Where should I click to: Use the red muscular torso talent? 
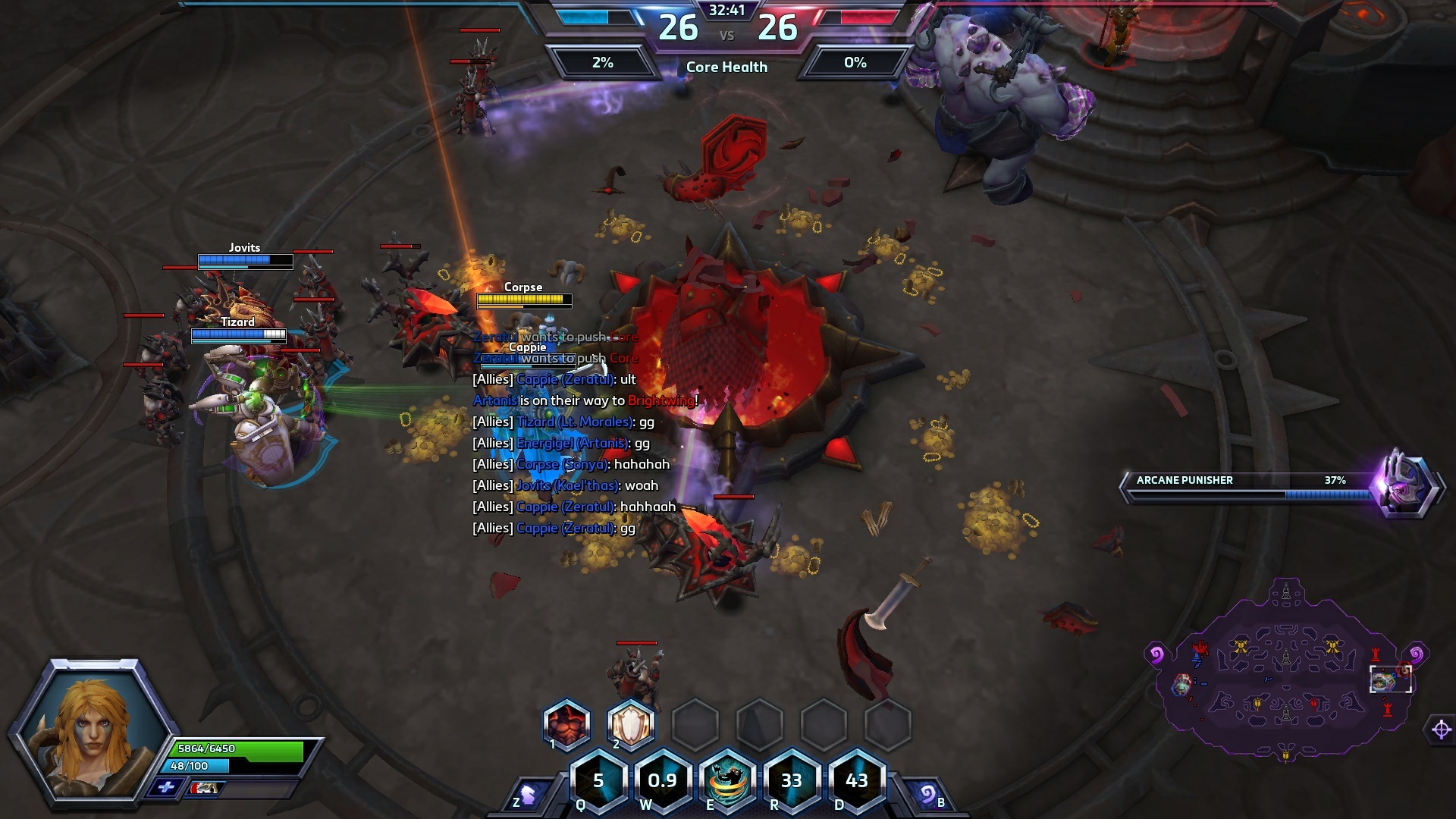pos(566,724)
